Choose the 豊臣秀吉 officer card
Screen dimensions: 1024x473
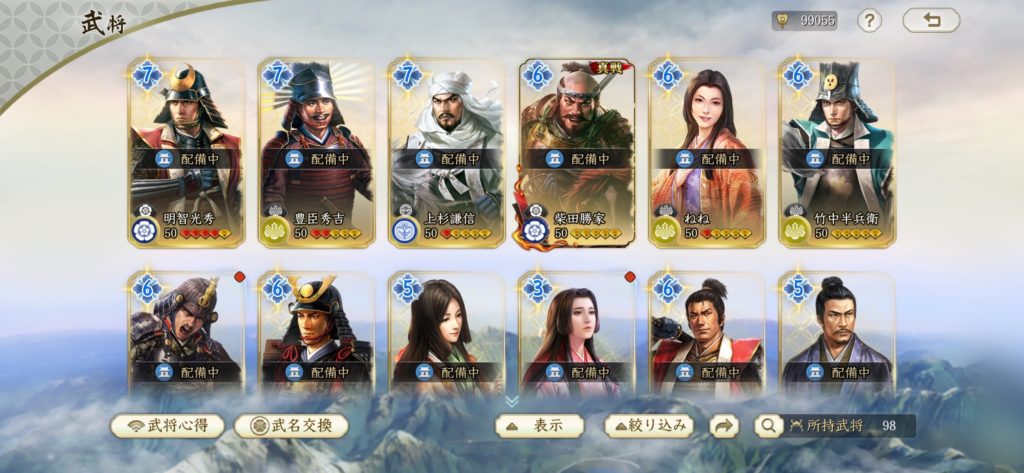point(316,152)
